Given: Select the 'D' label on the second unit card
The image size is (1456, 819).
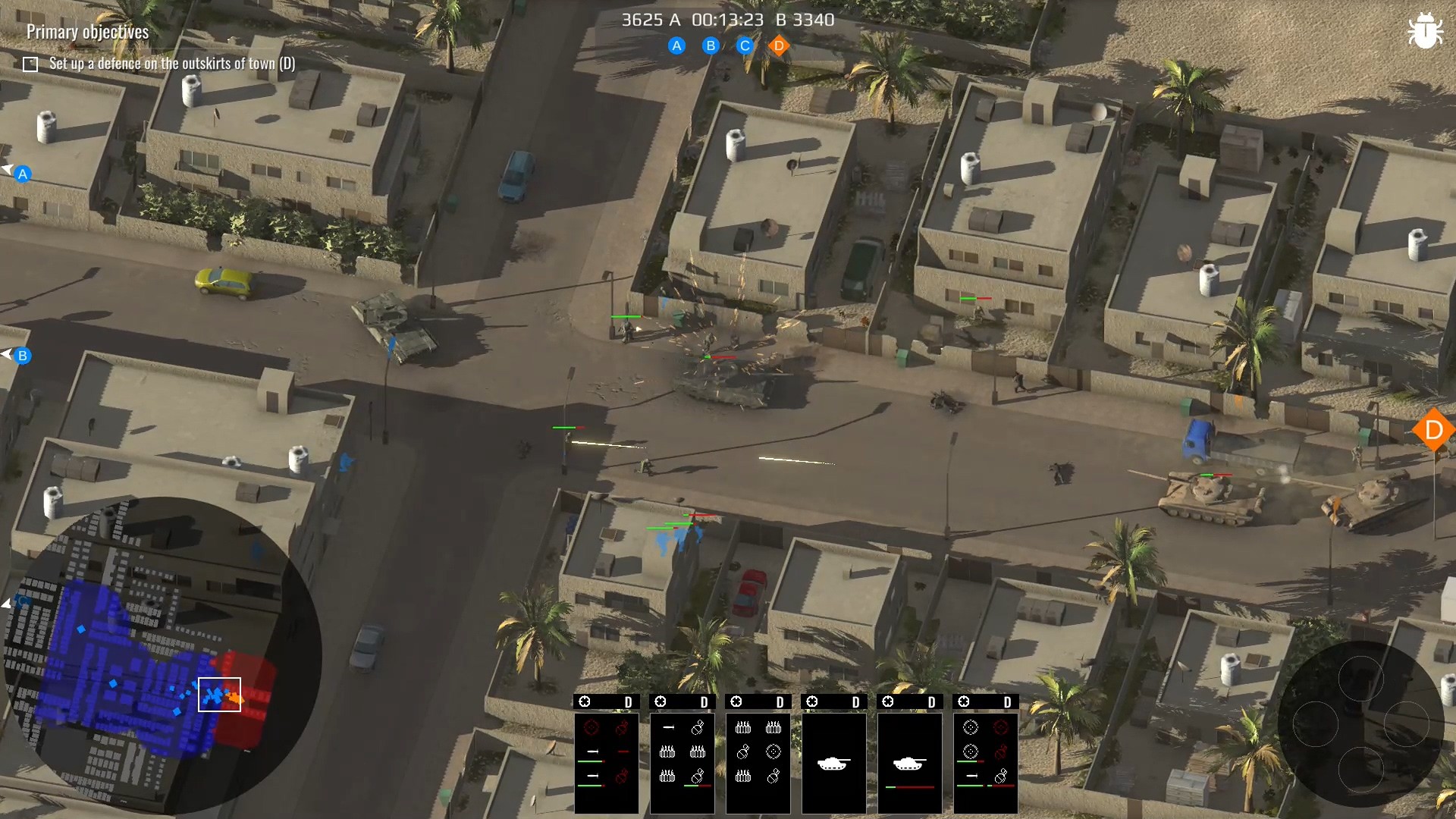Looking at the screenshot, I should (x=704, y=702).
